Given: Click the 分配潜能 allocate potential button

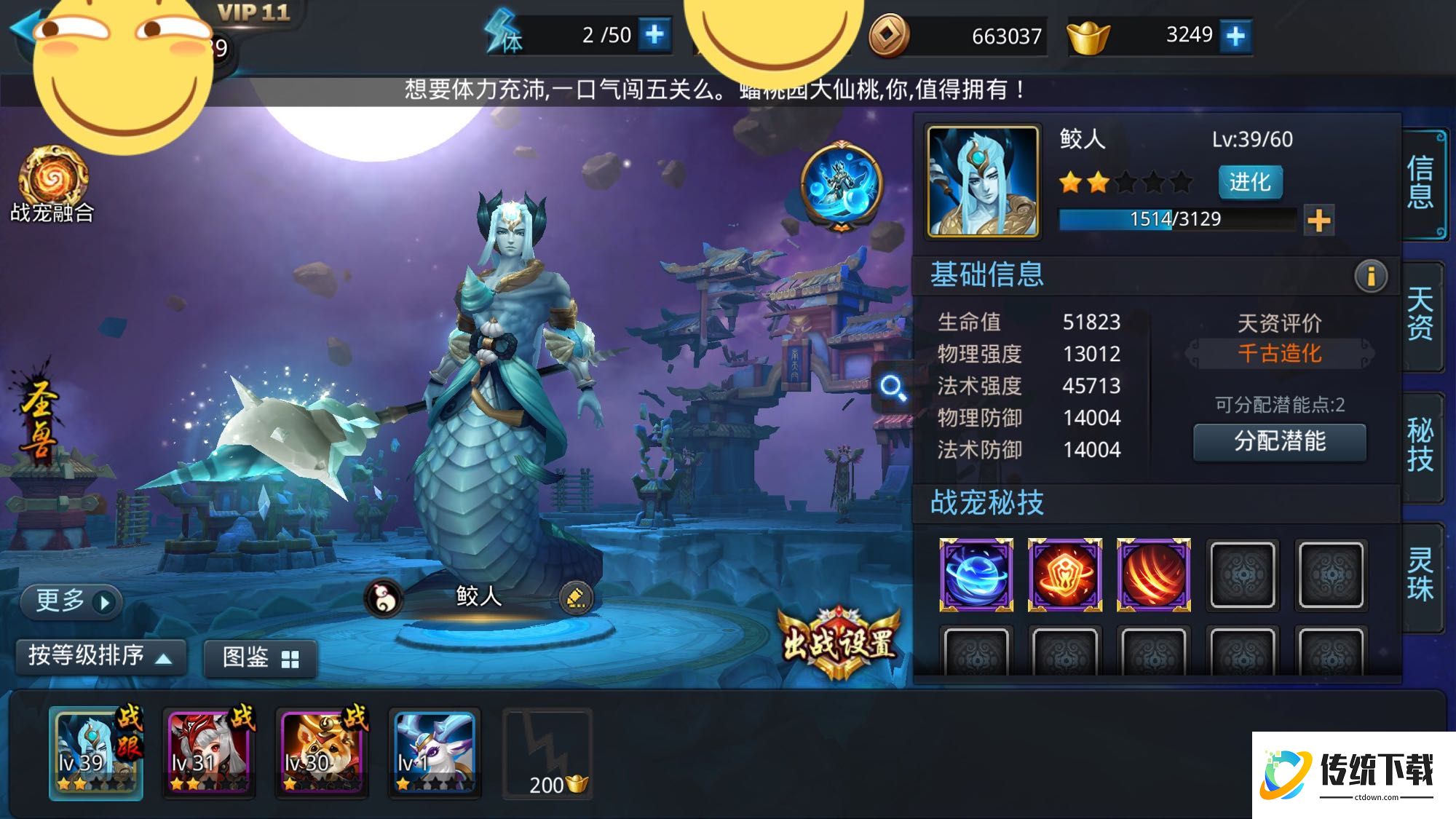Looking at the screenshot, I should (x=1279, y=443).
